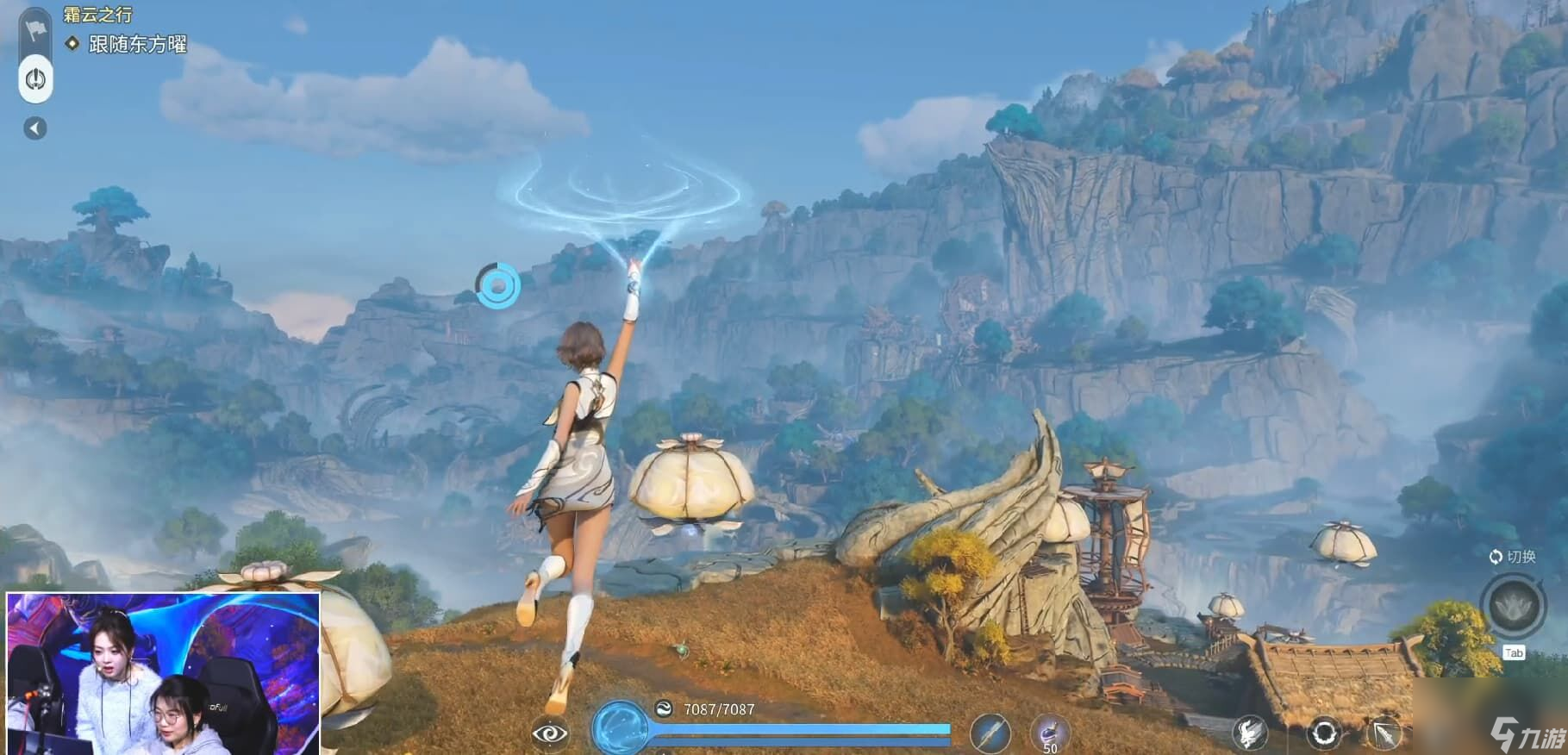Viewport: 1568px width, 755px height.
Task: Collapse the quest tracker with arrow button
Action: pyautogui.click(x=35, y=128)
